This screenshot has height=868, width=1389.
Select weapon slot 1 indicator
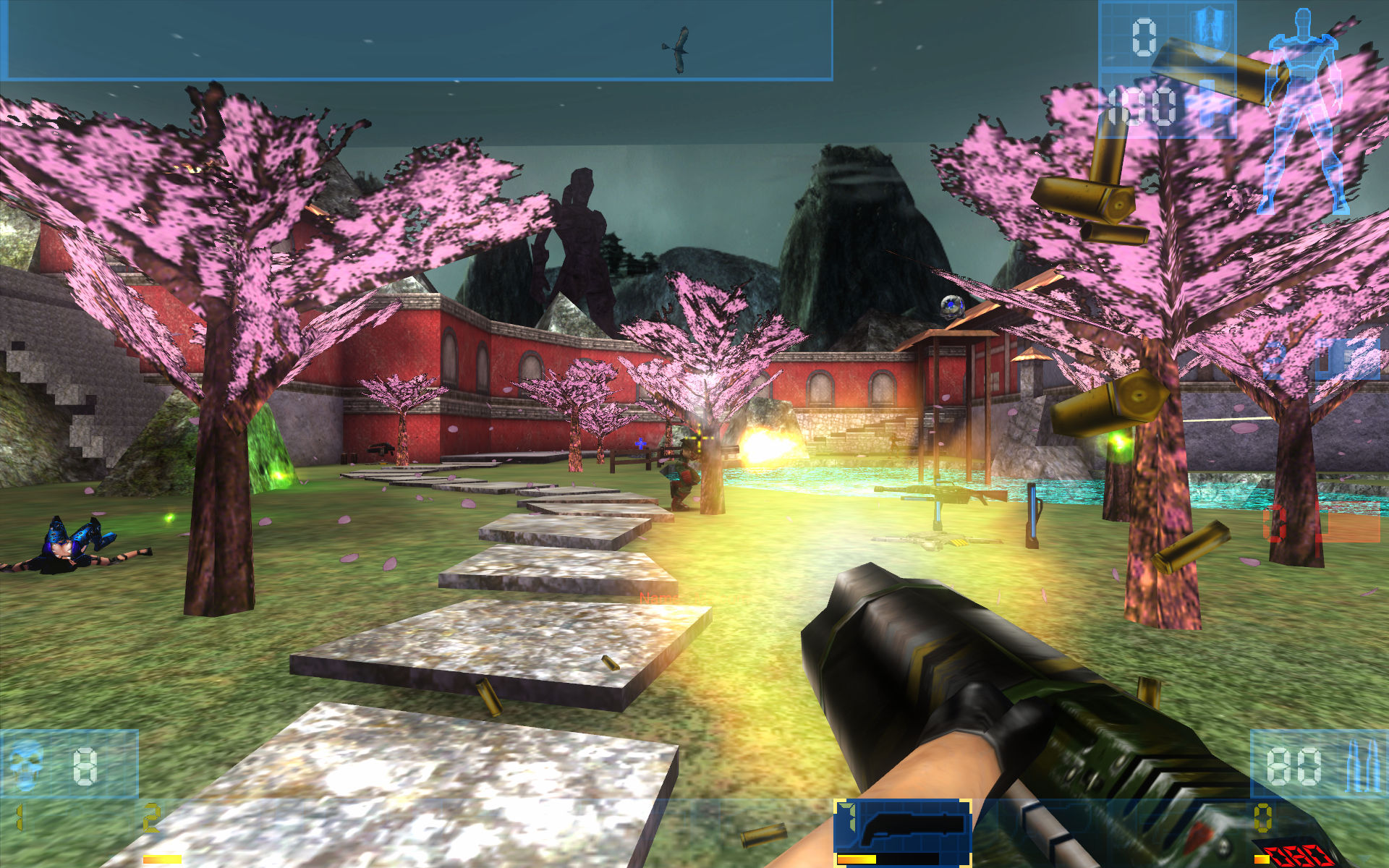[19, 817]
